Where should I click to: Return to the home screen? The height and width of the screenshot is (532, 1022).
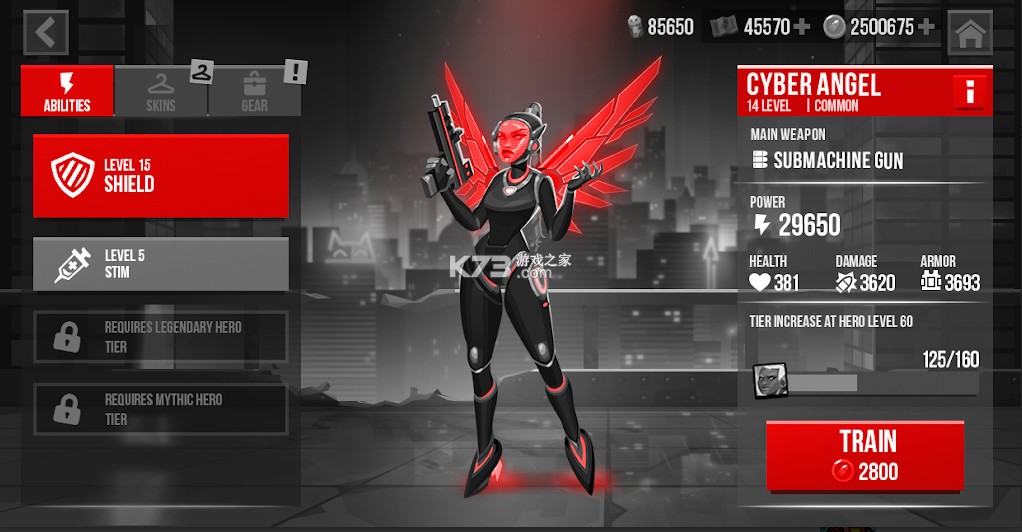coord(969,33)
